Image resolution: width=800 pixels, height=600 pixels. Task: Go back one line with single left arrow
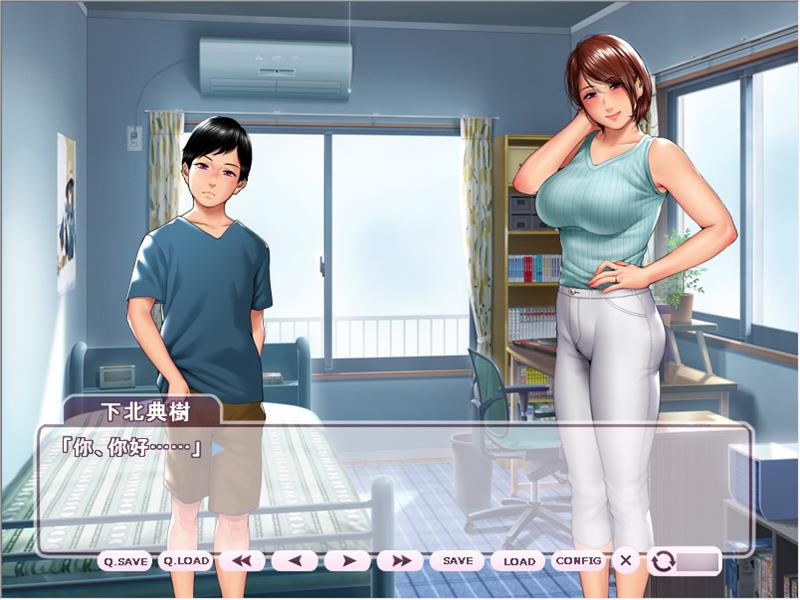pyautogui.click(x=294, y=561)
